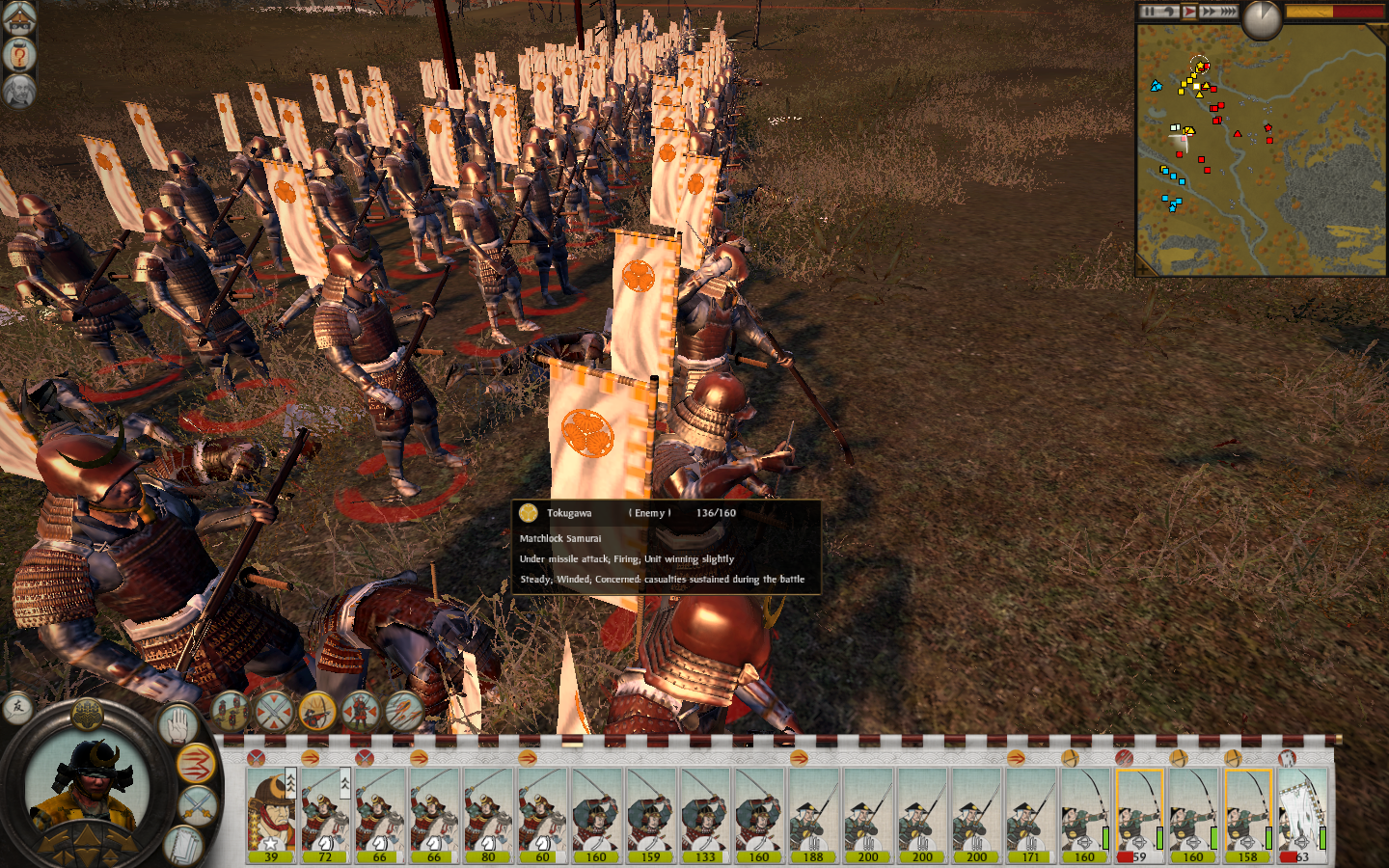The width and height of the screenshot is (1389, 868).
Task: Click the open hand halt order button
Action: pyautogui.click(x=179, y=723)
